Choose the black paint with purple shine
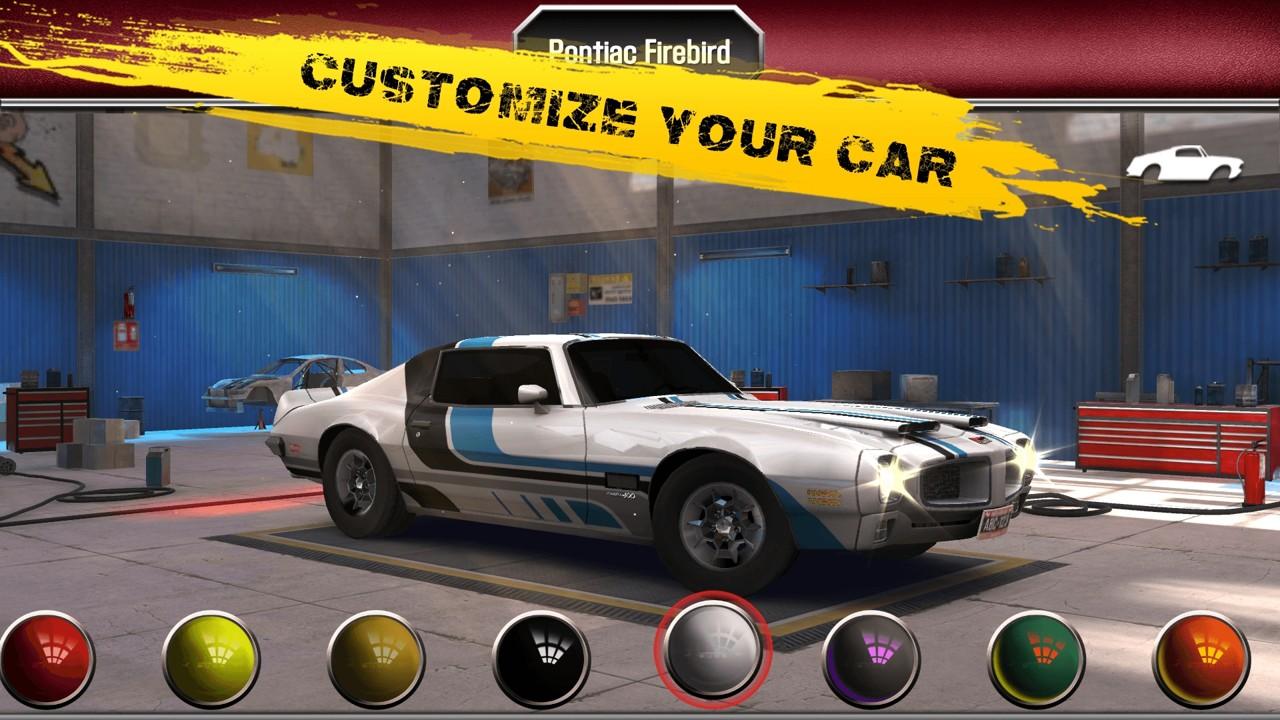Image resolution: width=1280 pixels, height=720 pixels. pyautogui.click(x=871, y=659)
